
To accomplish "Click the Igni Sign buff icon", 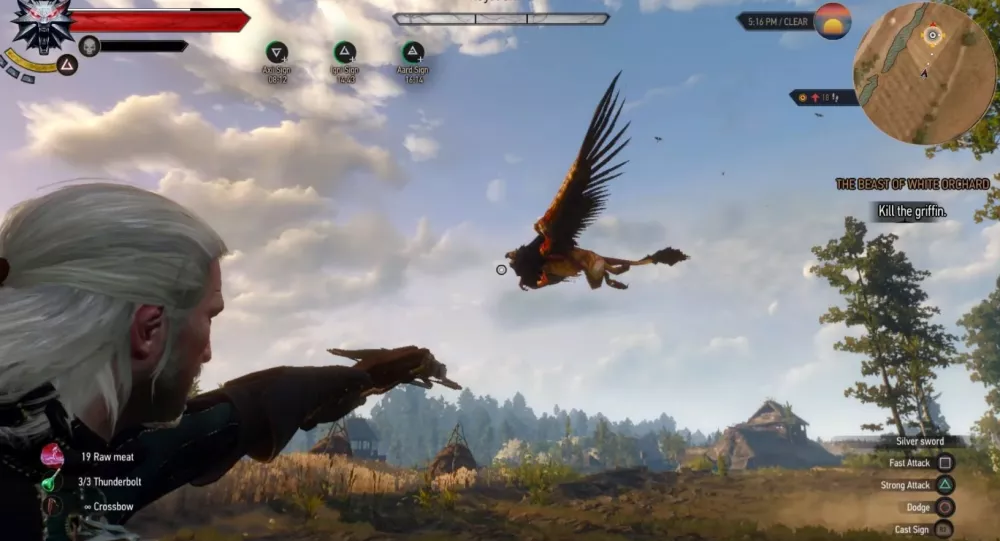I will click(345, 53).
